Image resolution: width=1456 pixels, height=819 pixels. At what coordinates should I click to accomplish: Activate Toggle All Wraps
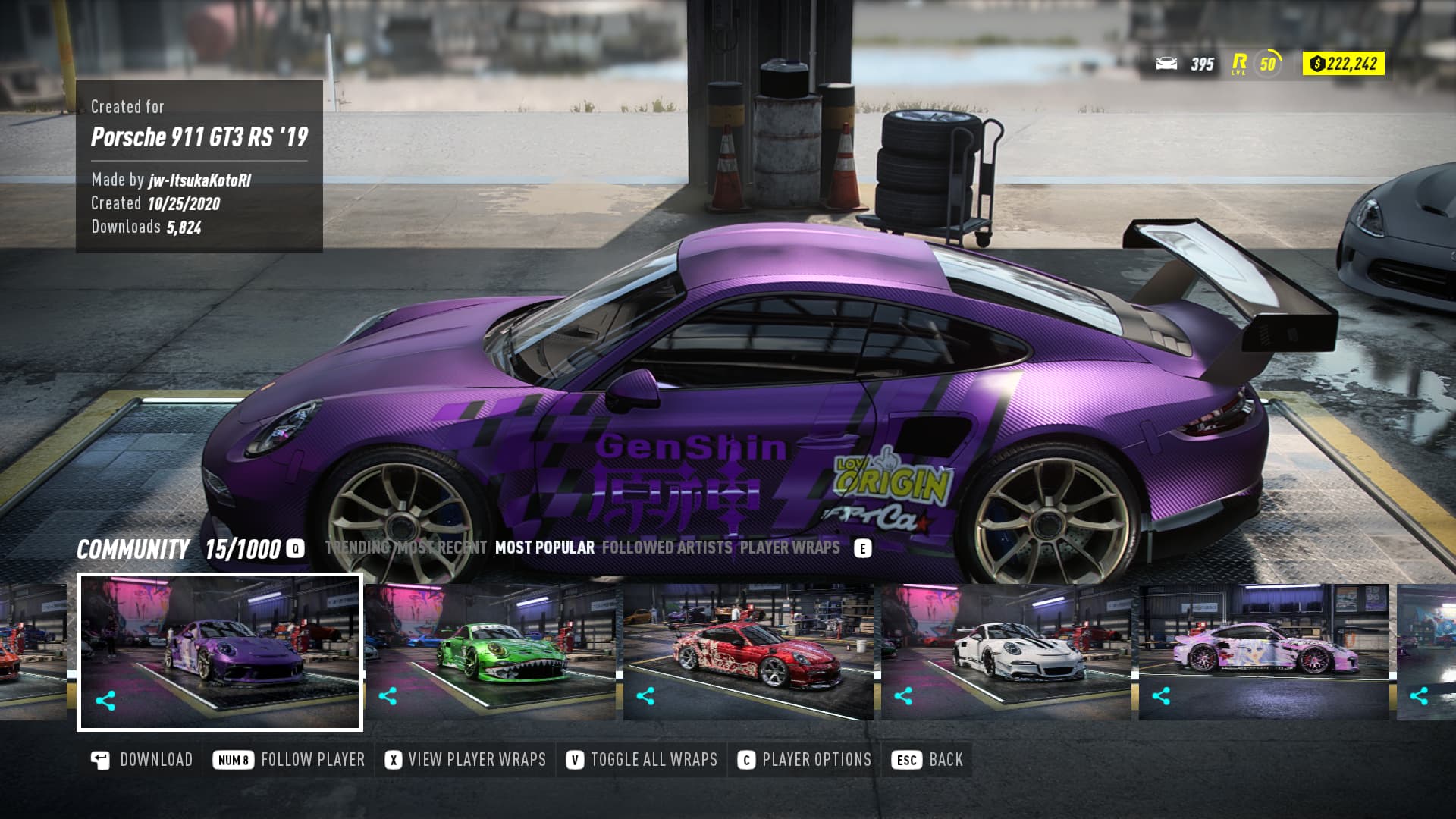coord(642,760)
